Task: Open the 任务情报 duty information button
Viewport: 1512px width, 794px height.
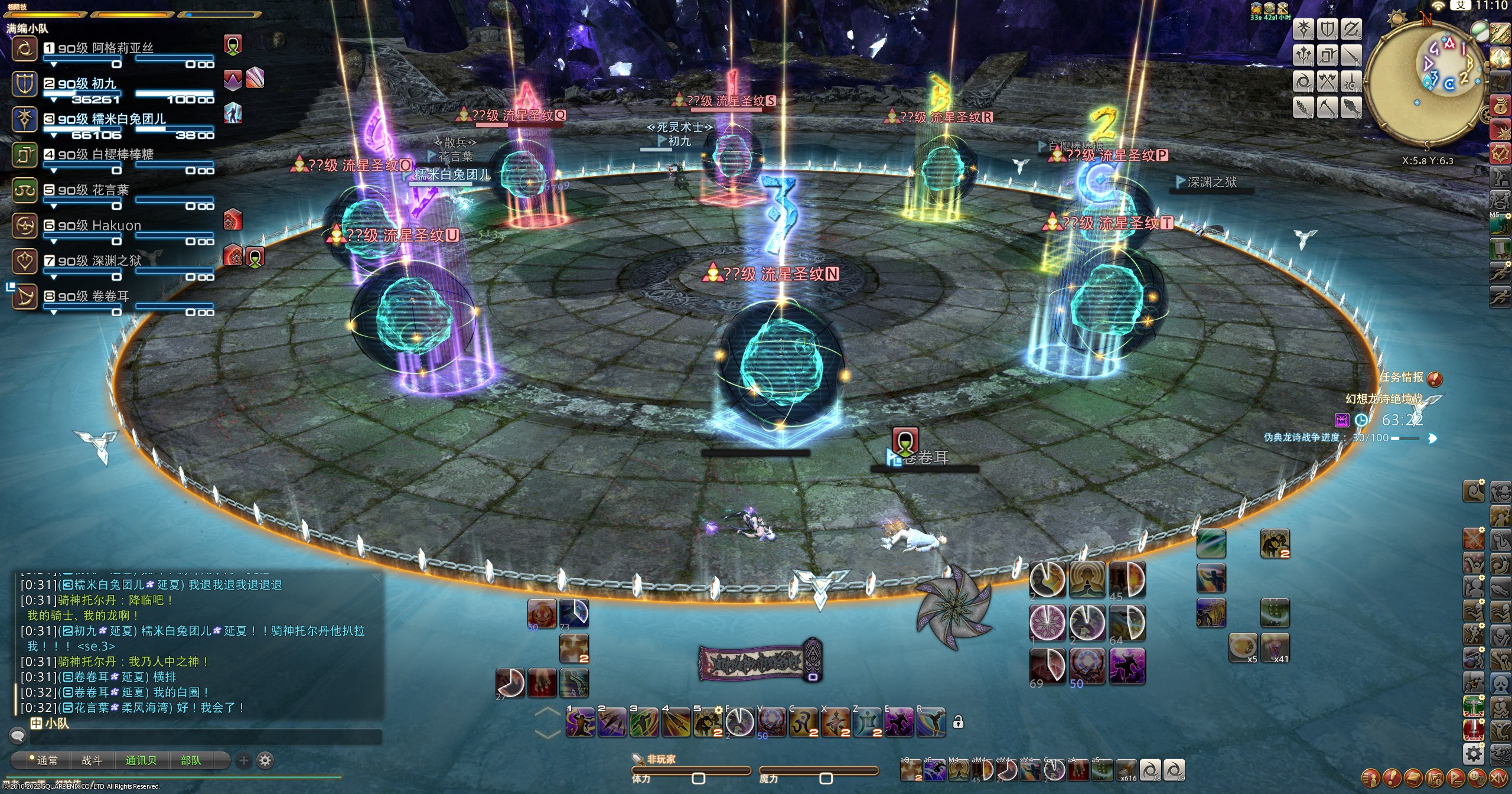Action: pyautogui.click(x=1434, y=379)
